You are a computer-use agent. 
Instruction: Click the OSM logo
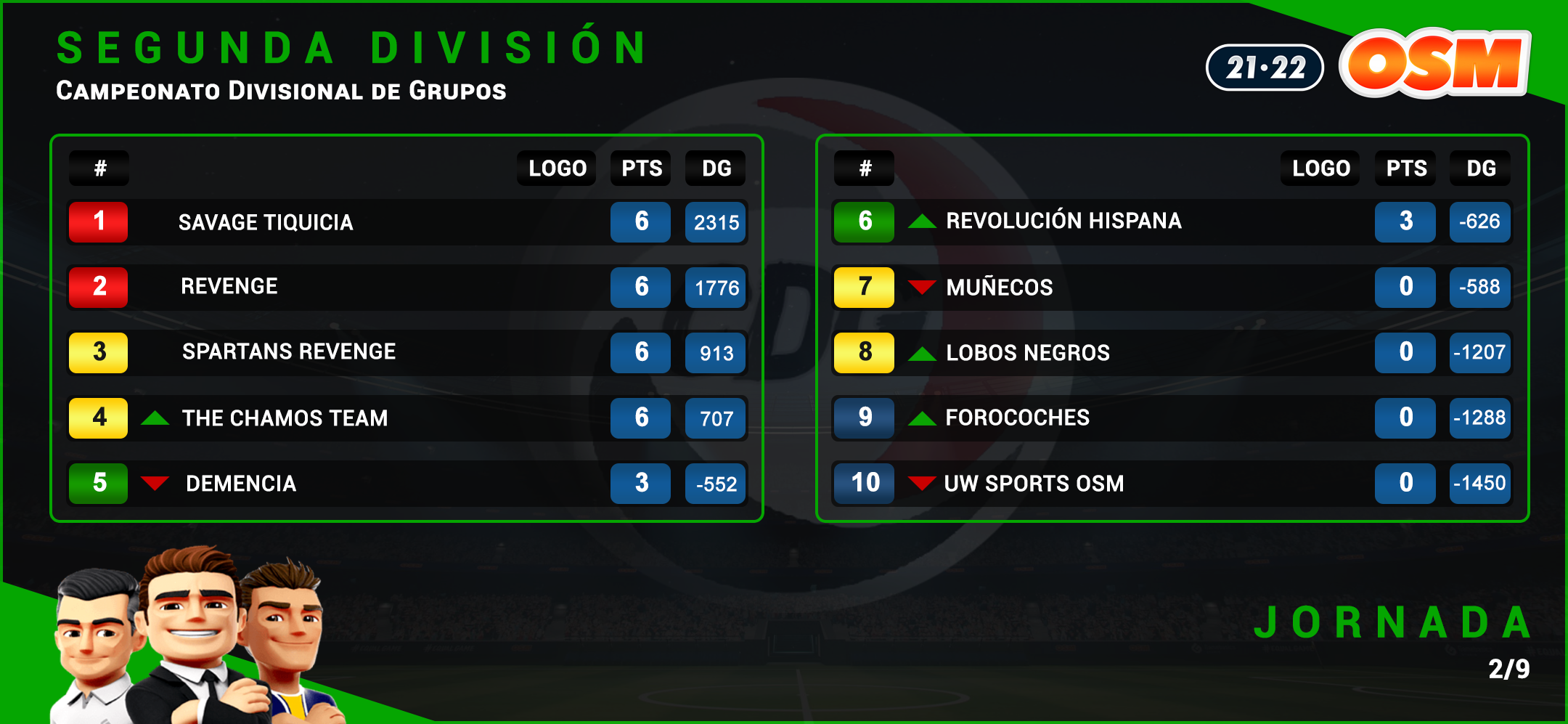click(x=1434, y=64)
